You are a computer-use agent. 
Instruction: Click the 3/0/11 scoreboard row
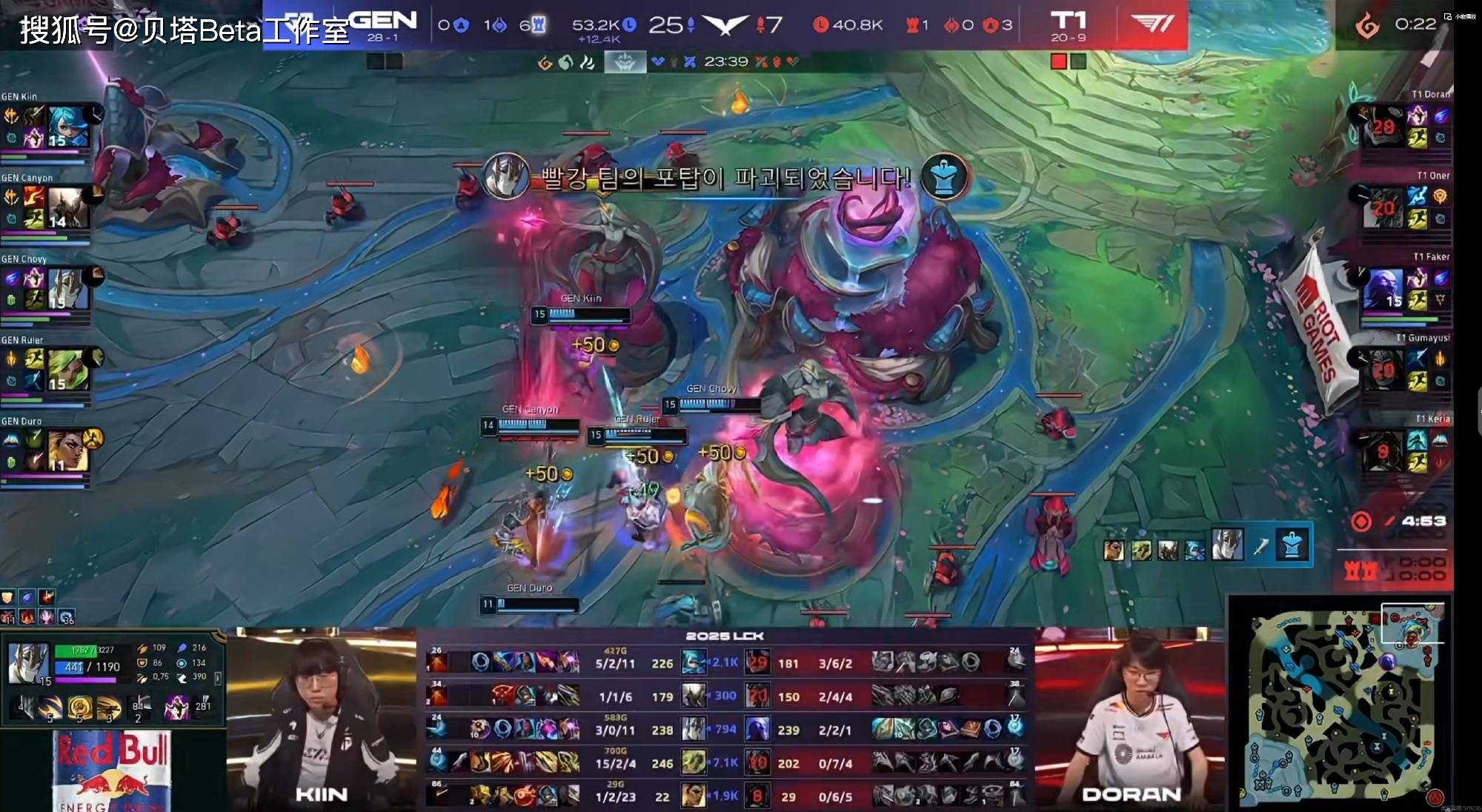[x=725, y=730]
